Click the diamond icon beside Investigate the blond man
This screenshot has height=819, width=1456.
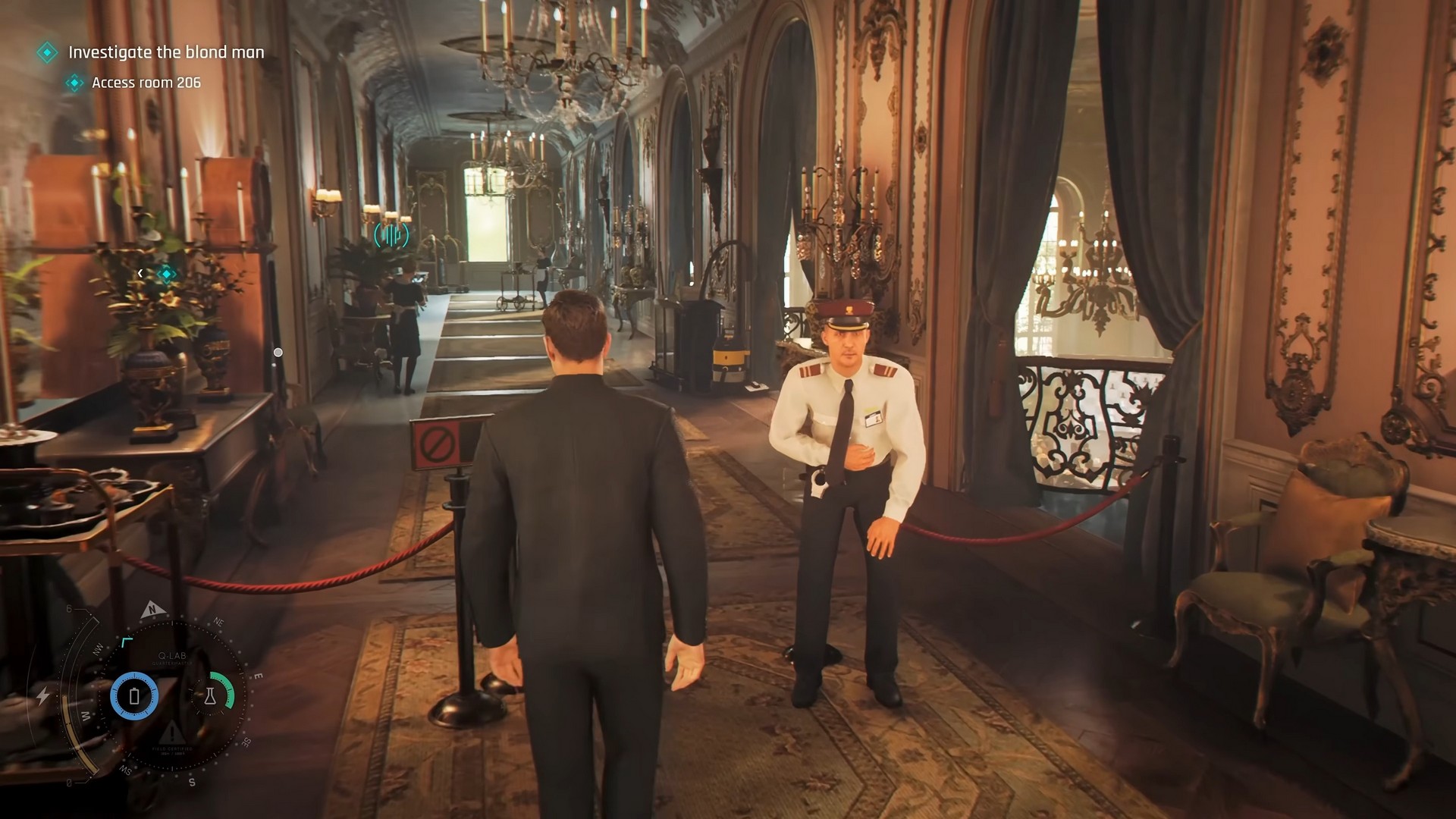[47, 52]
